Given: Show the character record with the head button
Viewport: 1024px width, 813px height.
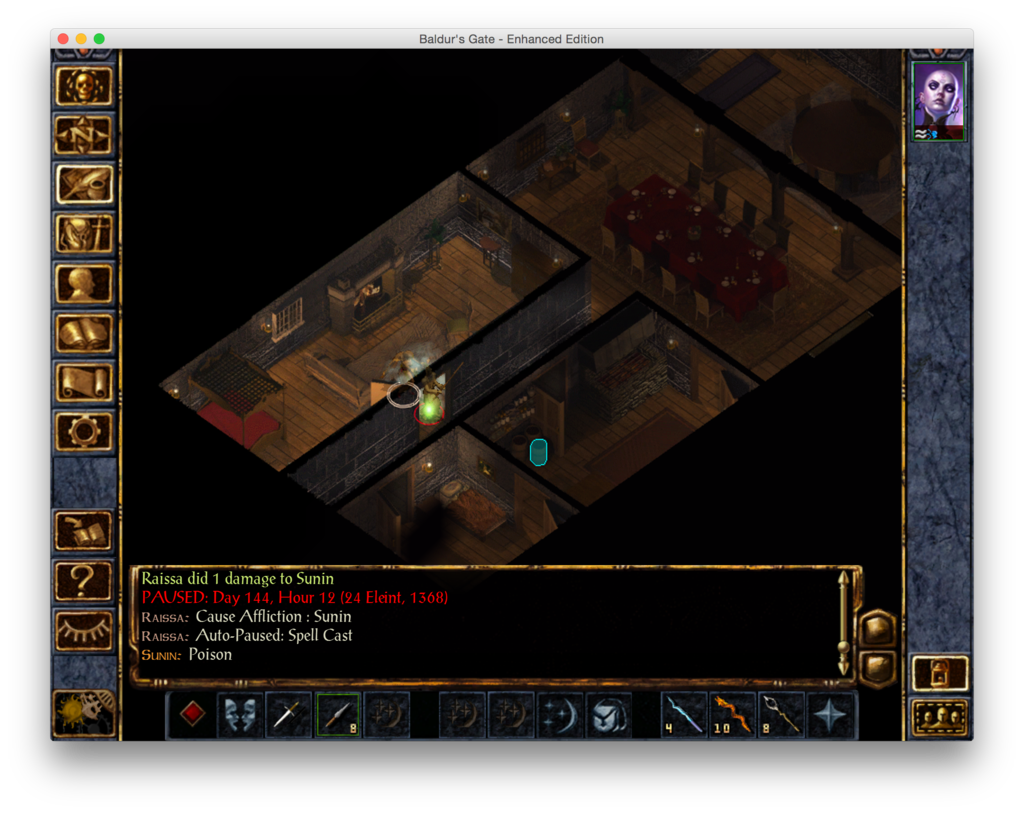Looking at the screenshot, I should coord(84,284).
